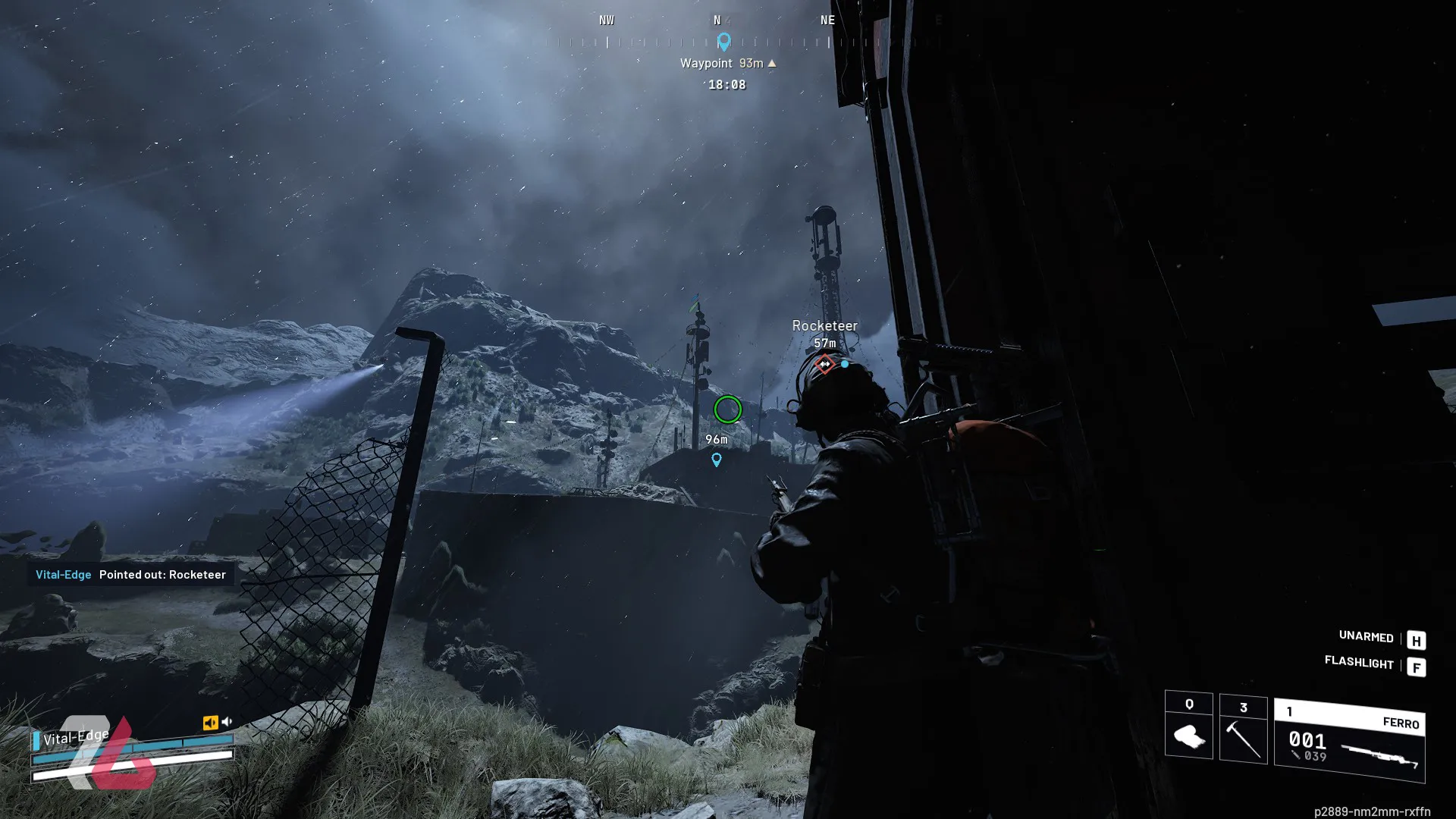This screenshot has width=1456, height=819.
Task: Select the hammer tool slot numbered 3
Action: [x=1243, y=730]
